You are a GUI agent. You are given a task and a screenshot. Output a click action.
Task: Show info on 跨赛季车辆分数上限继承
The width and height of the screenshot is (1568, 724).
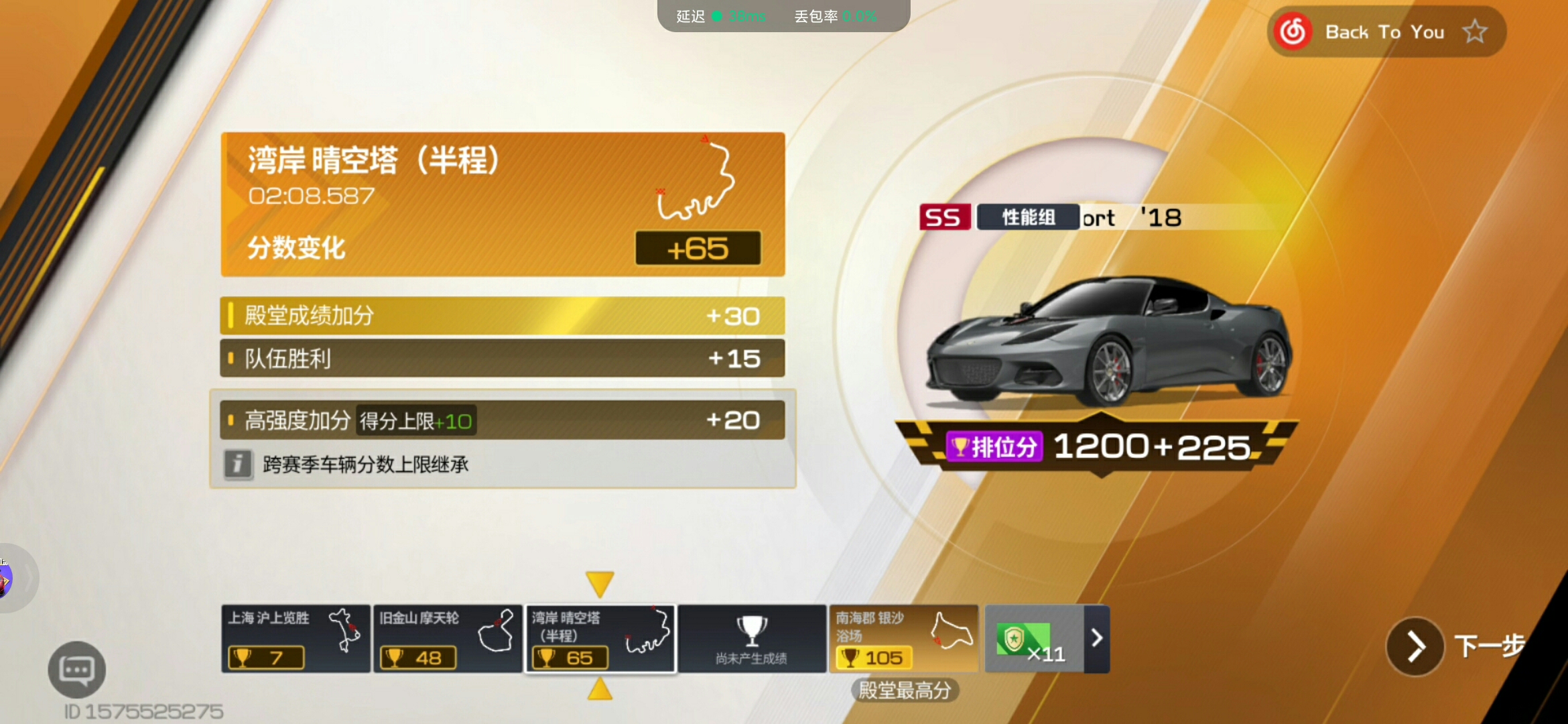[238, 464]
